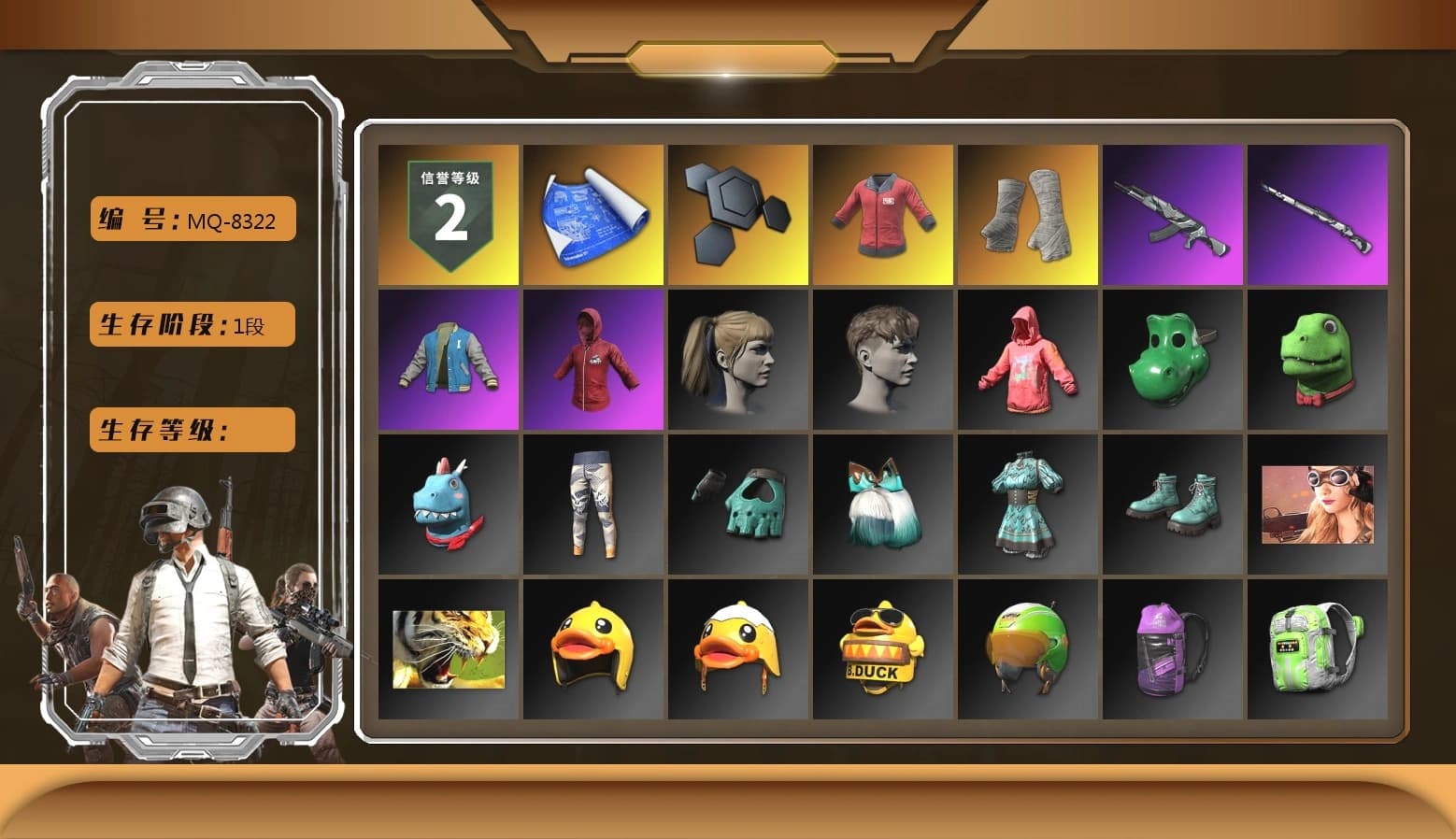Open the green backpack skin icon
The image size is (1456, 839).
(x=1319, y=649)
